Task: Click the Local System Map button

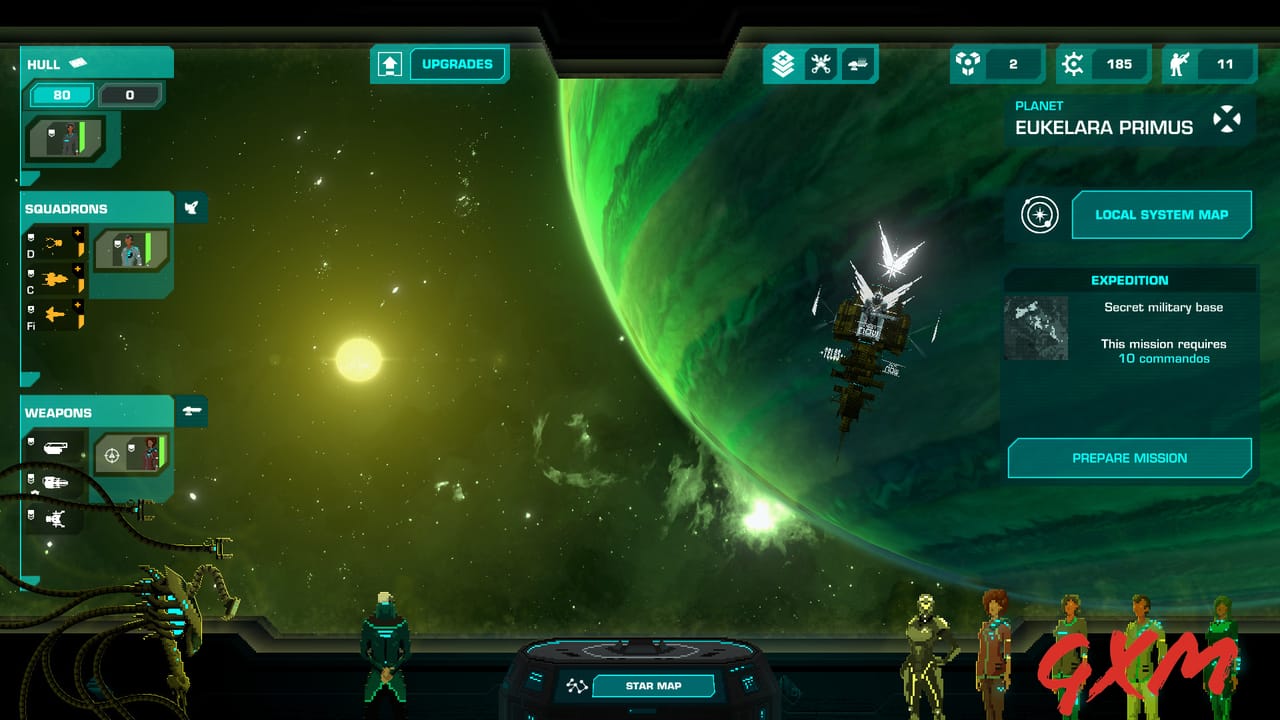Action: (1162, 215)
